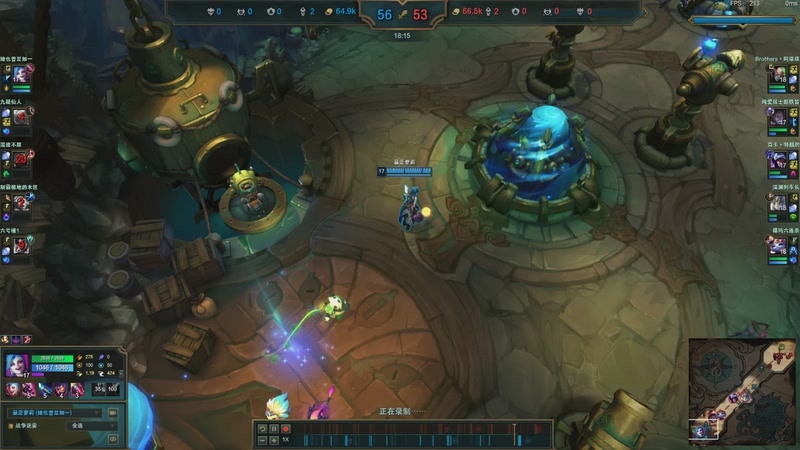
Task: Toggle the eye visibility button
Action: tap(113, 437)
